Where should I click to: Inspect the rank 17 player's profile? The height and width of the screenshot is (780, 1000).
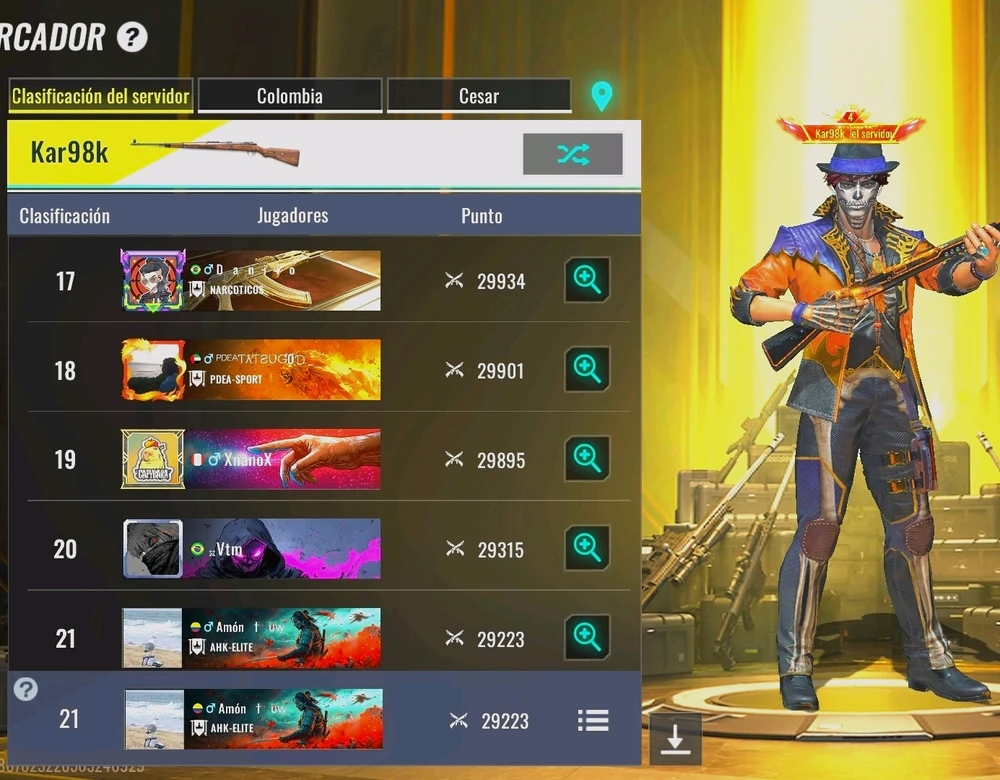[x=588, y=281]
